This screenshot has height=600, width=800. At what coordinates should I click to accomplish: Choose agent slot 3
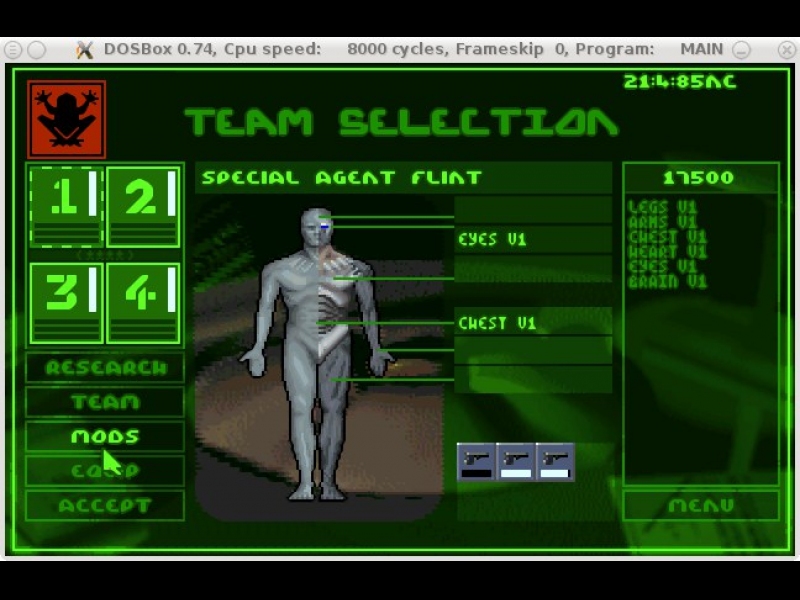click(x=66, y=302)
